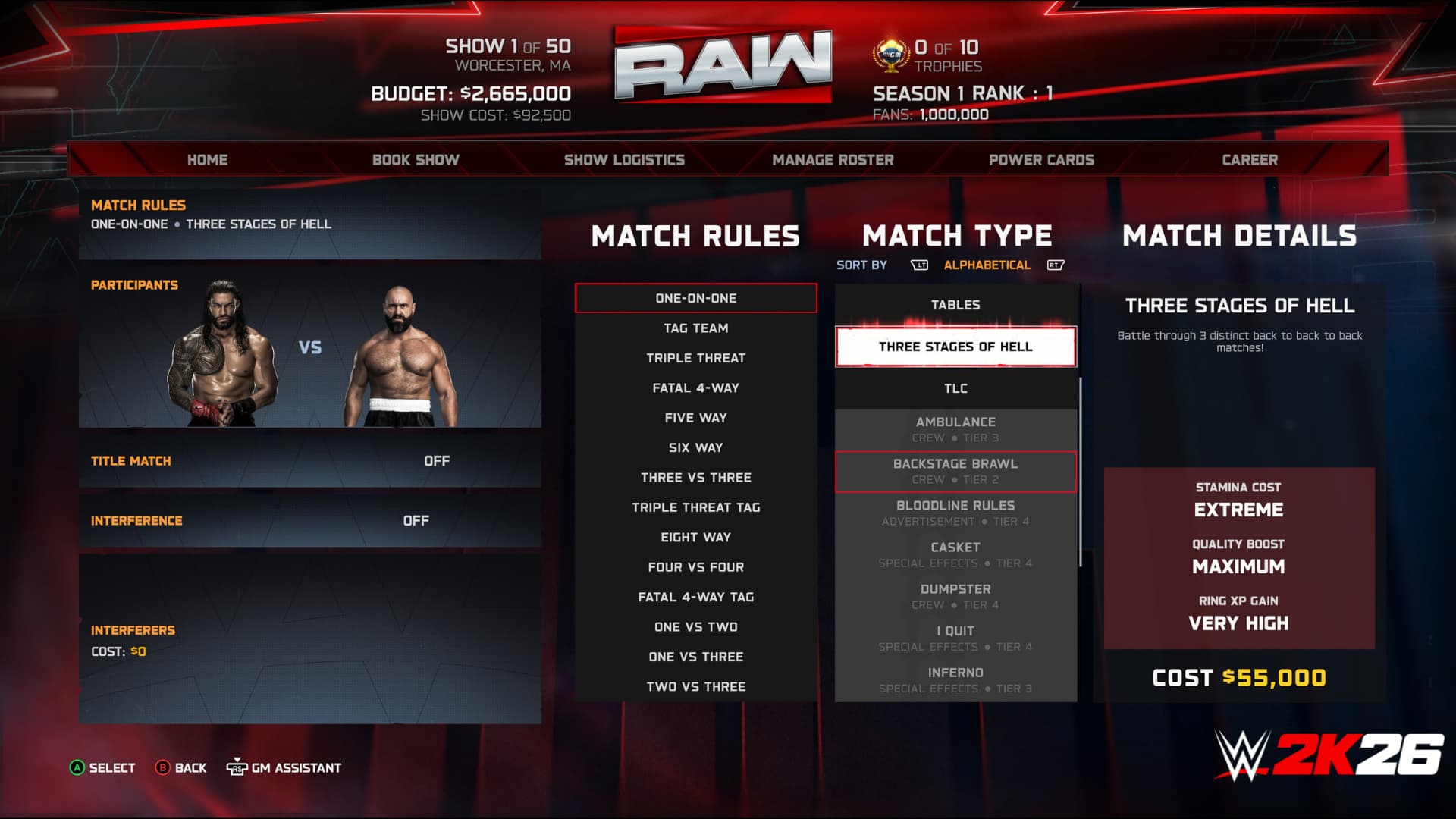The width and height of the screenshot is (1456, 819).
Task: Choose Three Stages of Hell match type
Action: 955,347
